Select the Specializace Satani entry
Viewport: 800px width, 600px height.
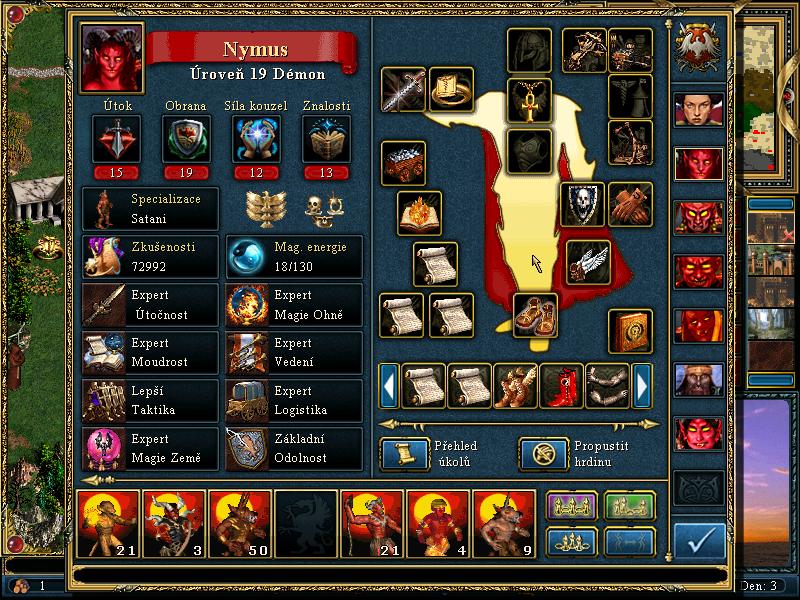coord(150,209)
